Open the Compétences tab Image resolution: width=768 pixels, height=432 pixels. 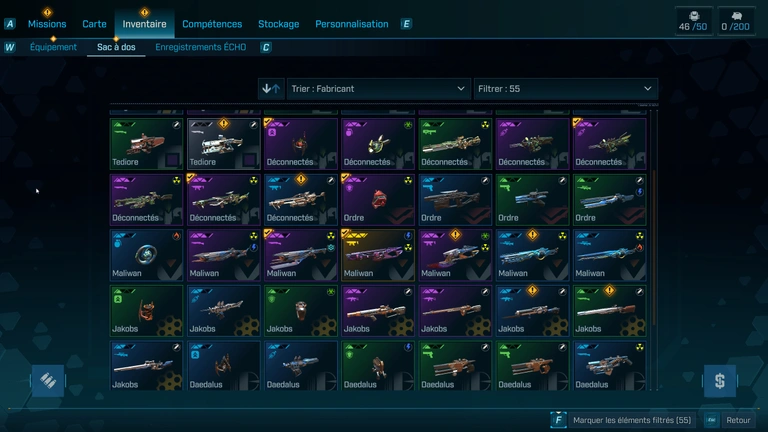coord(212,24)
